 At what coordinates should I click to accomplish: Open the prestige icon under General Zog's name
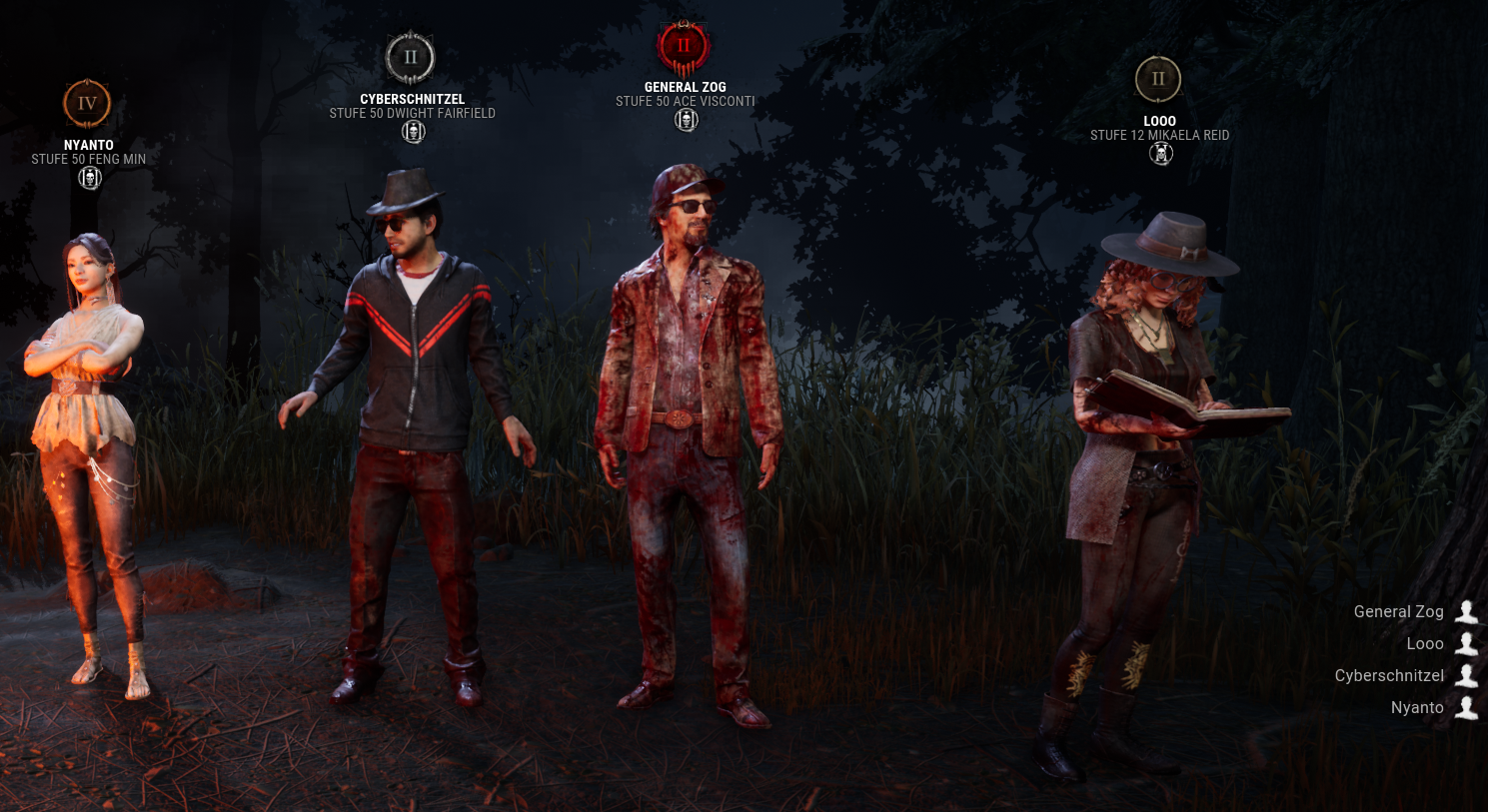[686, 120]
